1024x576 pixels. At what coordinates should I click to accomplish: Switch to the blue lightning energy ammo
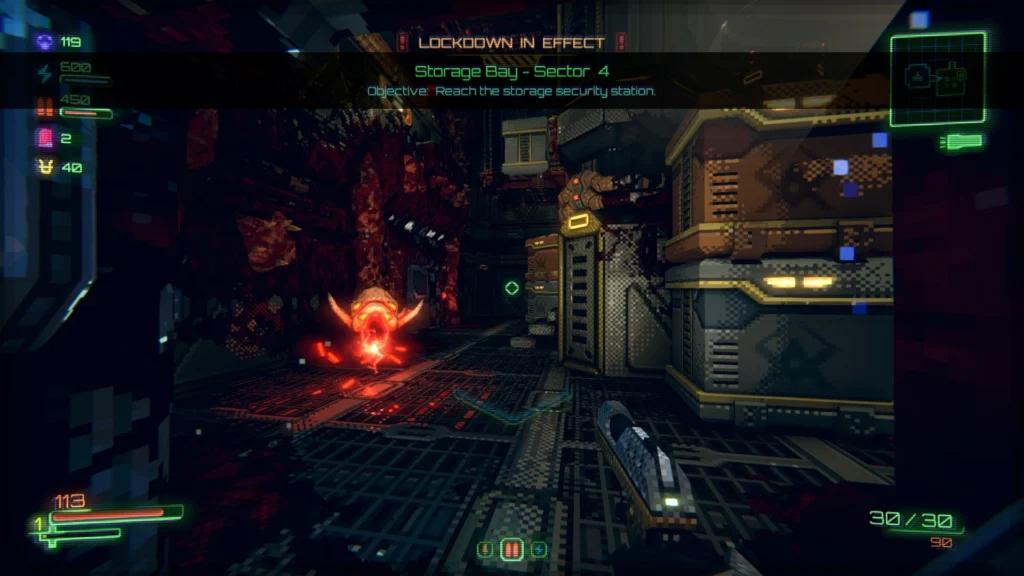coord(538,549)
